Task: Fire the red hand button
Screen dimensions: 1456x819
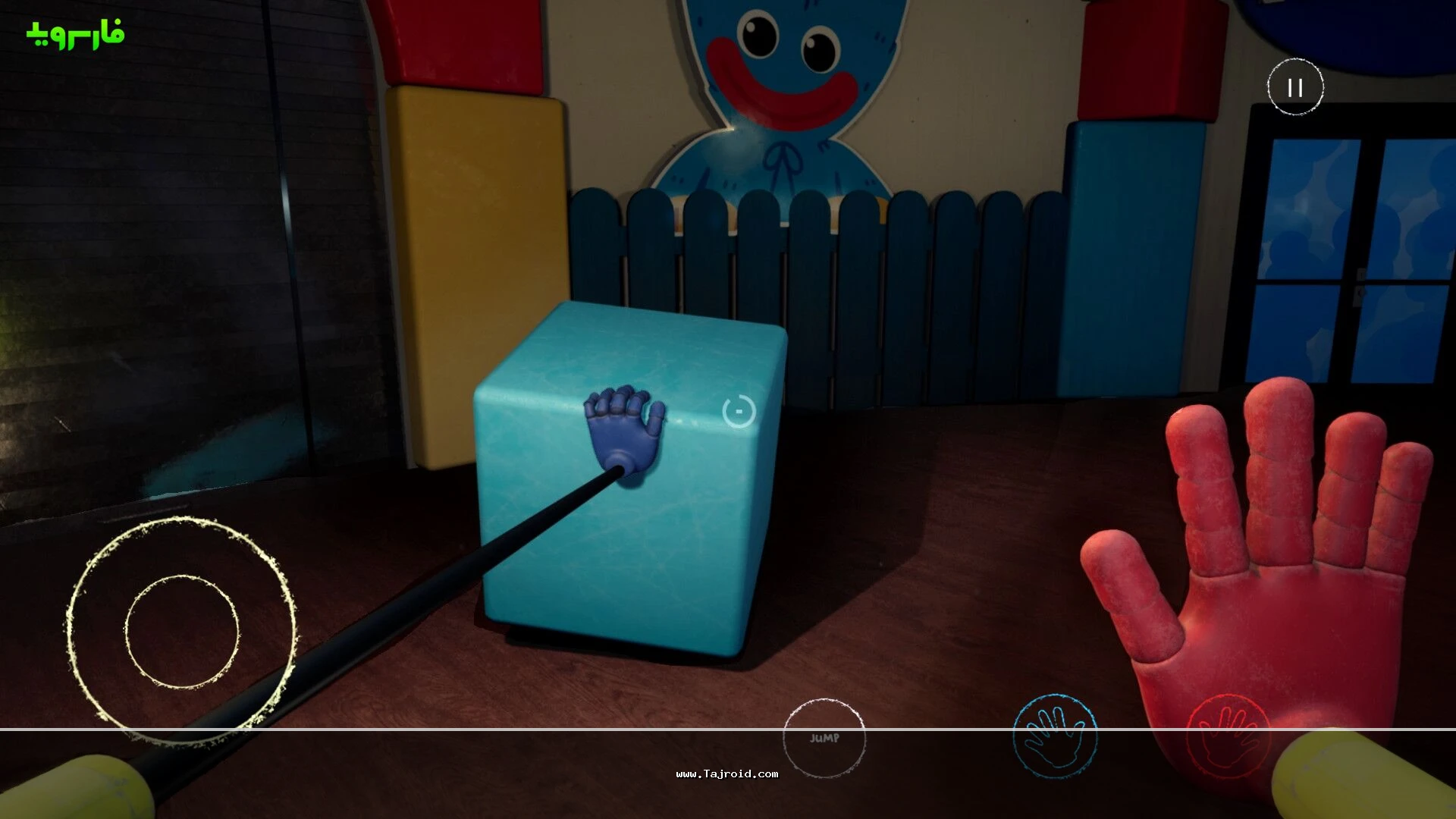Action: 1228,736
